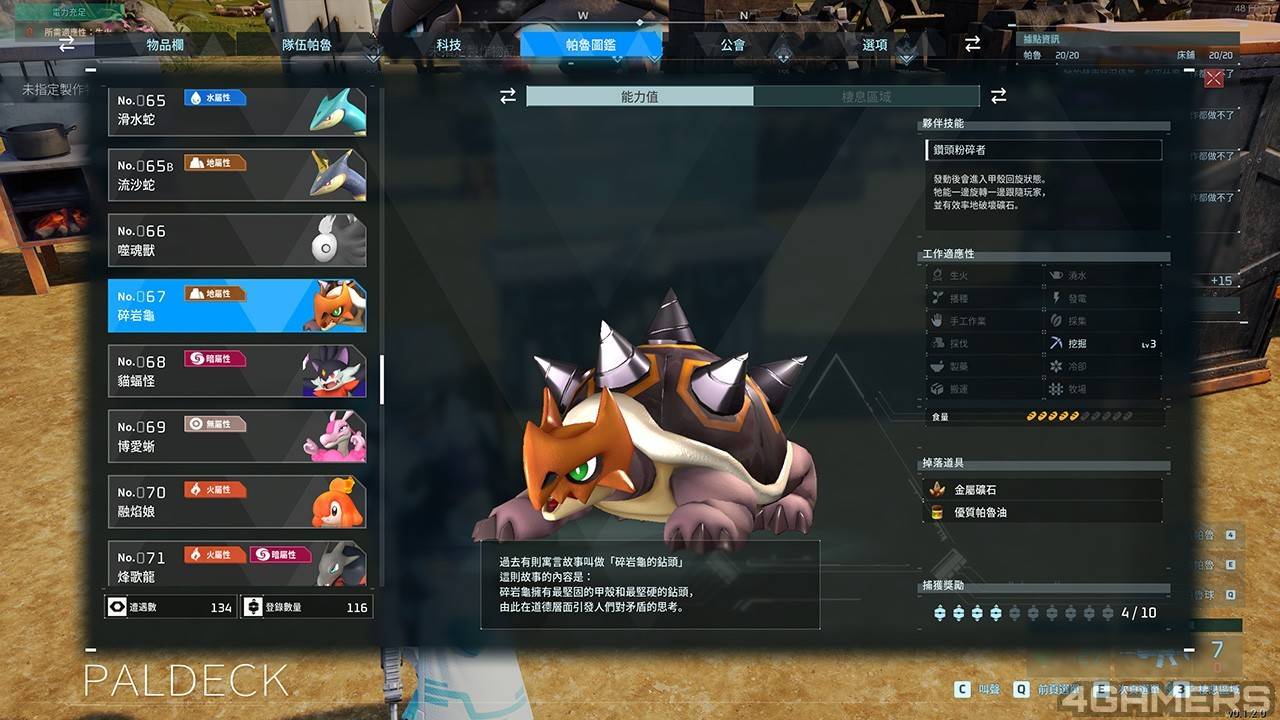Select No.065 滑水蛇 entry
The width and height of the screenshot is (1280, 720).
click(x=237, y=110)
